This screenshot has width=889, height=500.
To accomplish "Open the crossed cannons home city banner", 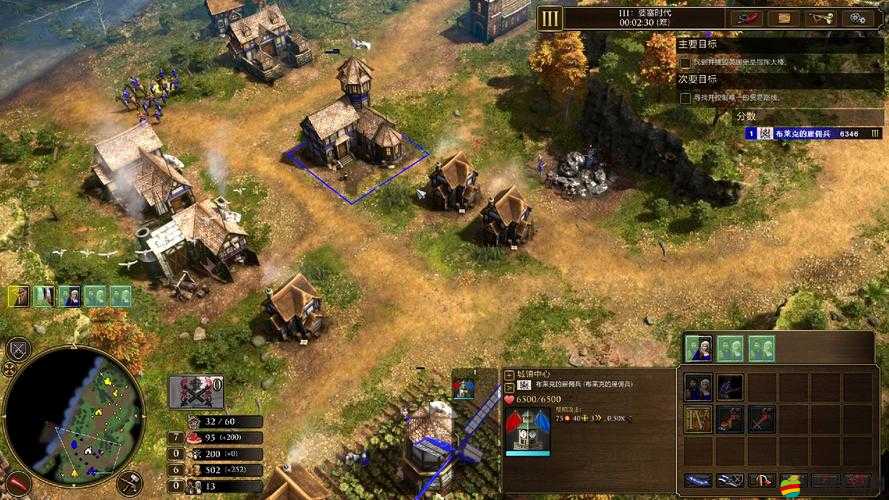I will pos(196,391).
